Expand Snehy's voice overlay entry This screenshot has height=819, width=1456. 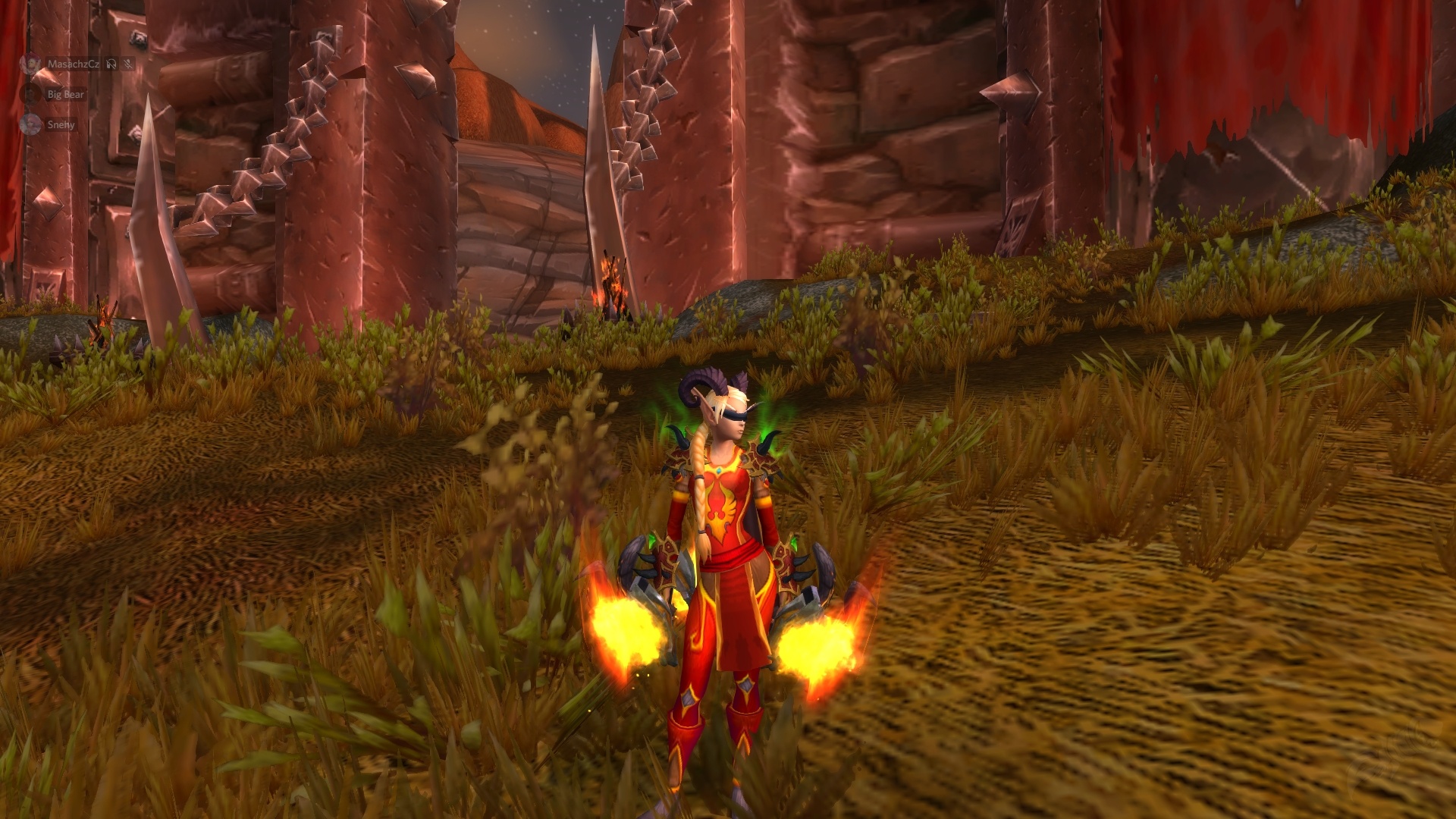(61, 125)
